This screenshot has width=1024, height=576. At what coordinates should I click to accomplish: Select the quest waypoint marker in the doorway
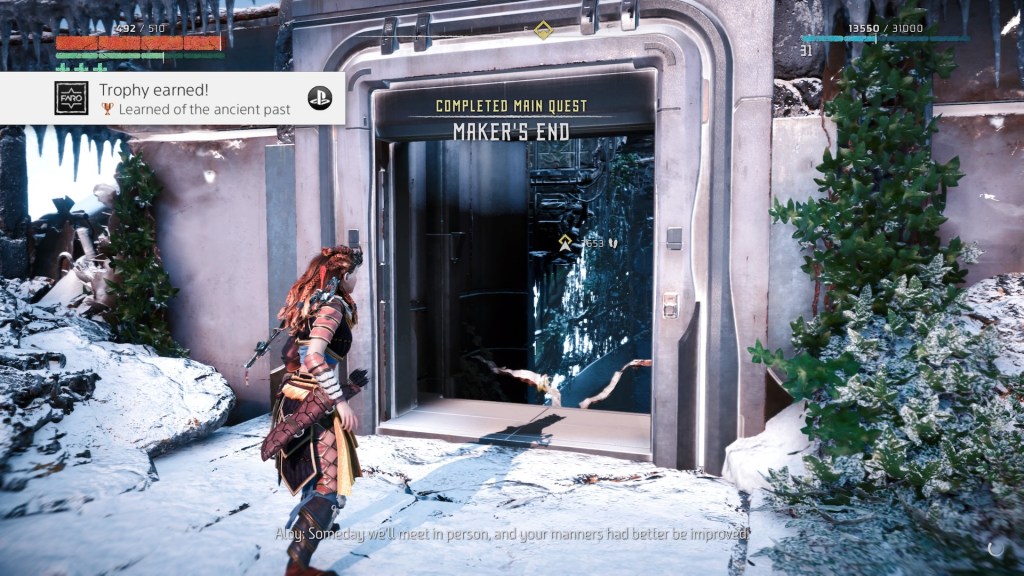[x=566, y=241]
